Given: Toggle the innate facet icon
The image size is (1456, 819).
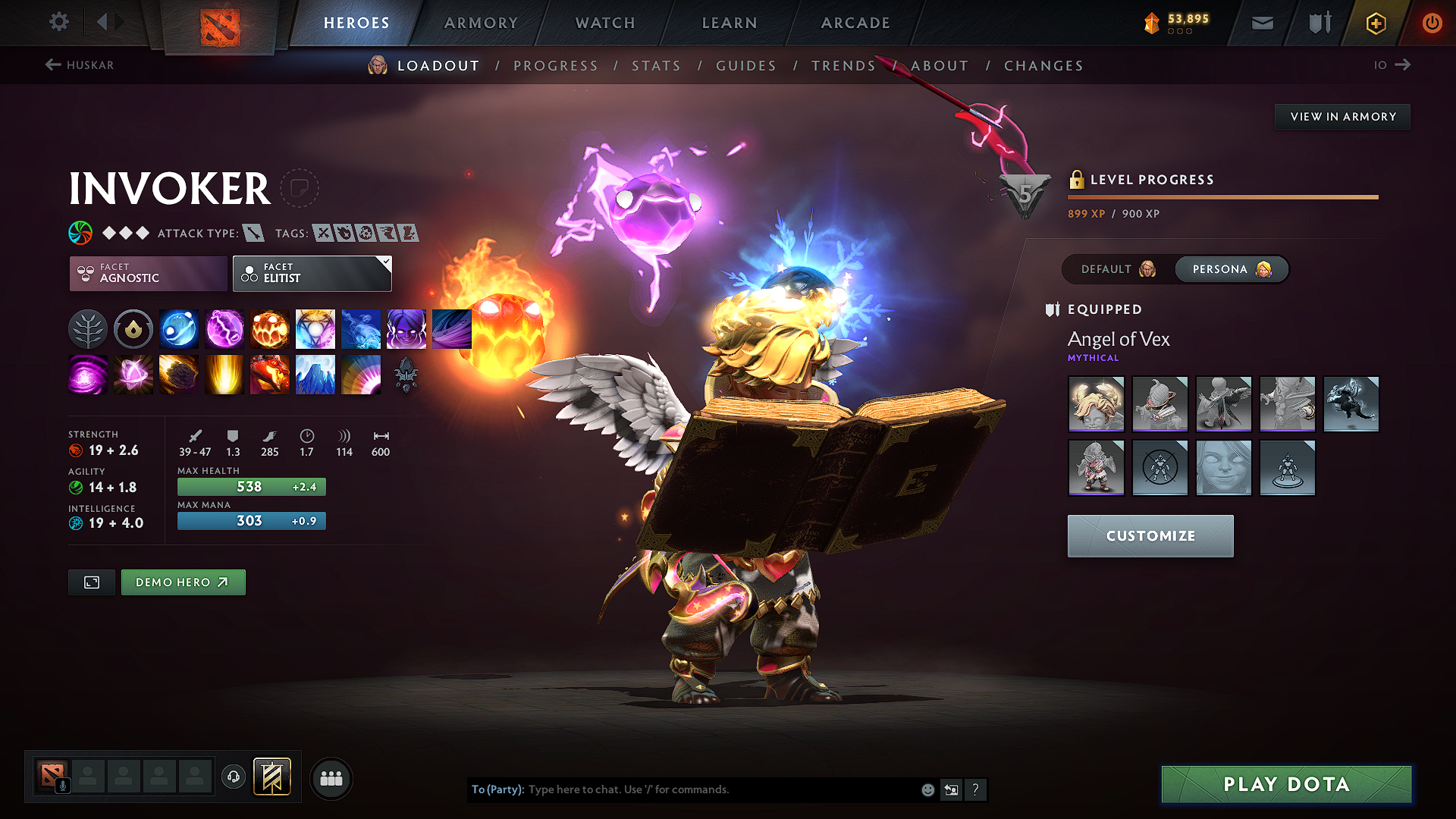Looking at the screenshot, I should 133,328.
